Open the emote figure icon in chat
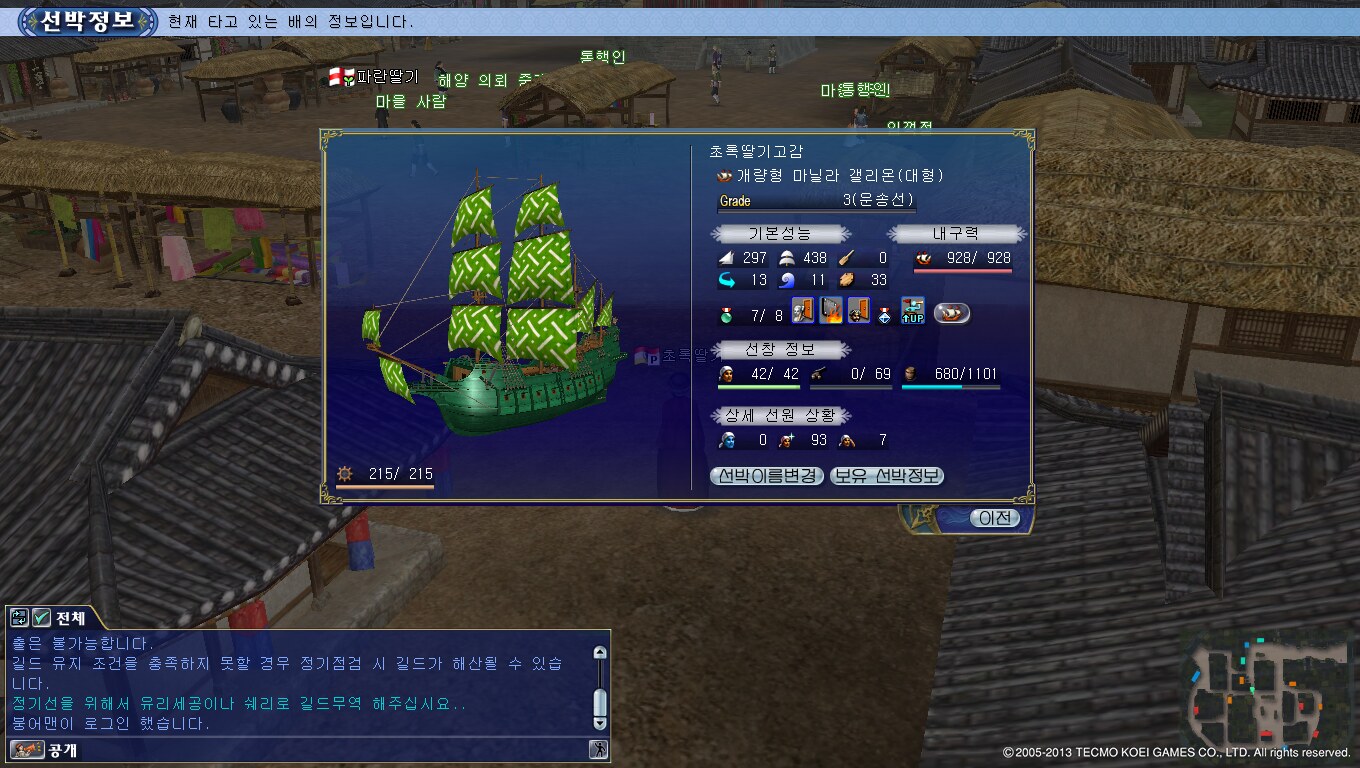Image resolution: width=1360 pixels, height=768 pixels. point(598,749)
